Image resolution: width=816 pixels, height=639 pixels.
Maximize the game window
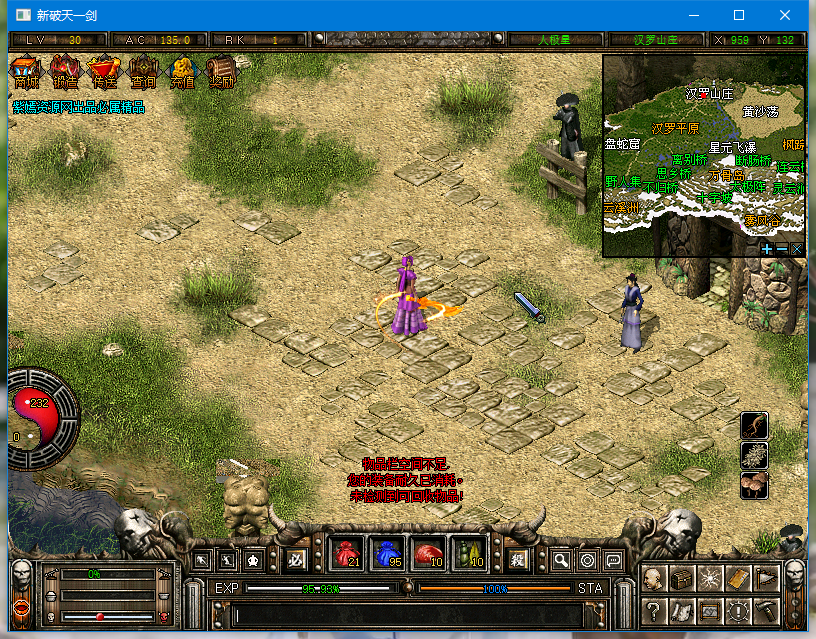pyautogui.click(x=739, y=15)
